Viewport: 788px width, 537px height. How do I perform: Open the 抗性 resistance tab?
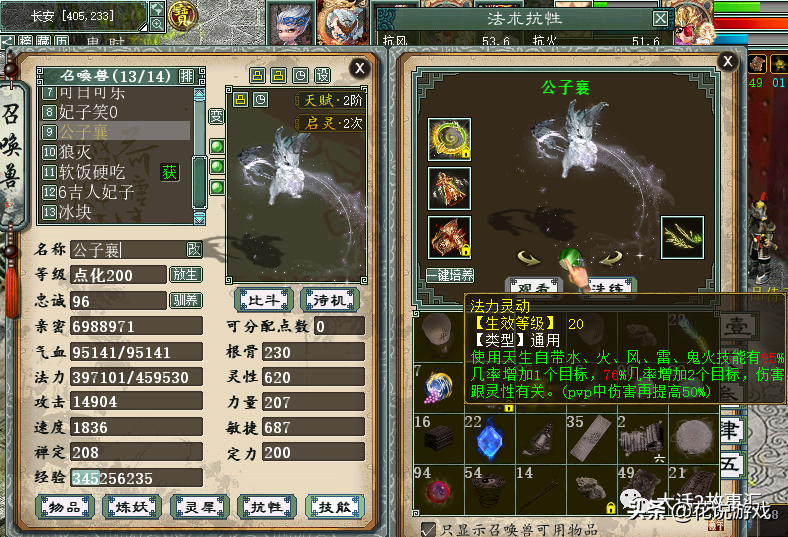pyautogui.click(x=266, y=507)
